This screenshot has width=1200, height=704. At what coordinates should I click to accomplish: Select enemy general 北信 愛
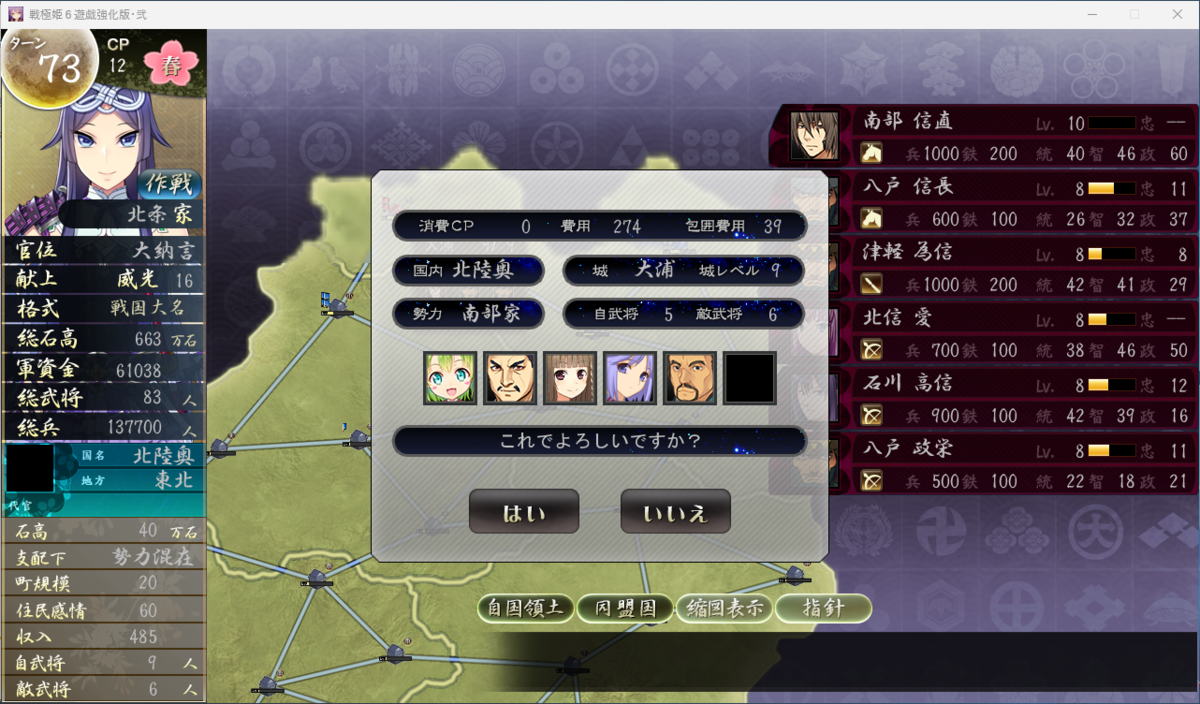coord(985,333)
